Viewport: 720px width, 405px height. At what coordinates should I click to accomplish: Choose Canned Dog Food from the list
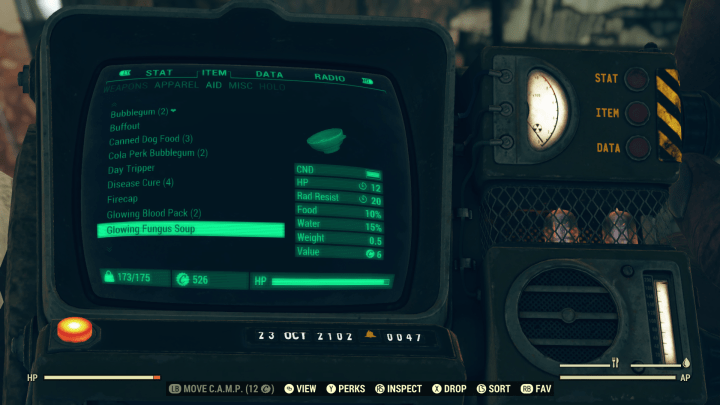click(151, 140)
